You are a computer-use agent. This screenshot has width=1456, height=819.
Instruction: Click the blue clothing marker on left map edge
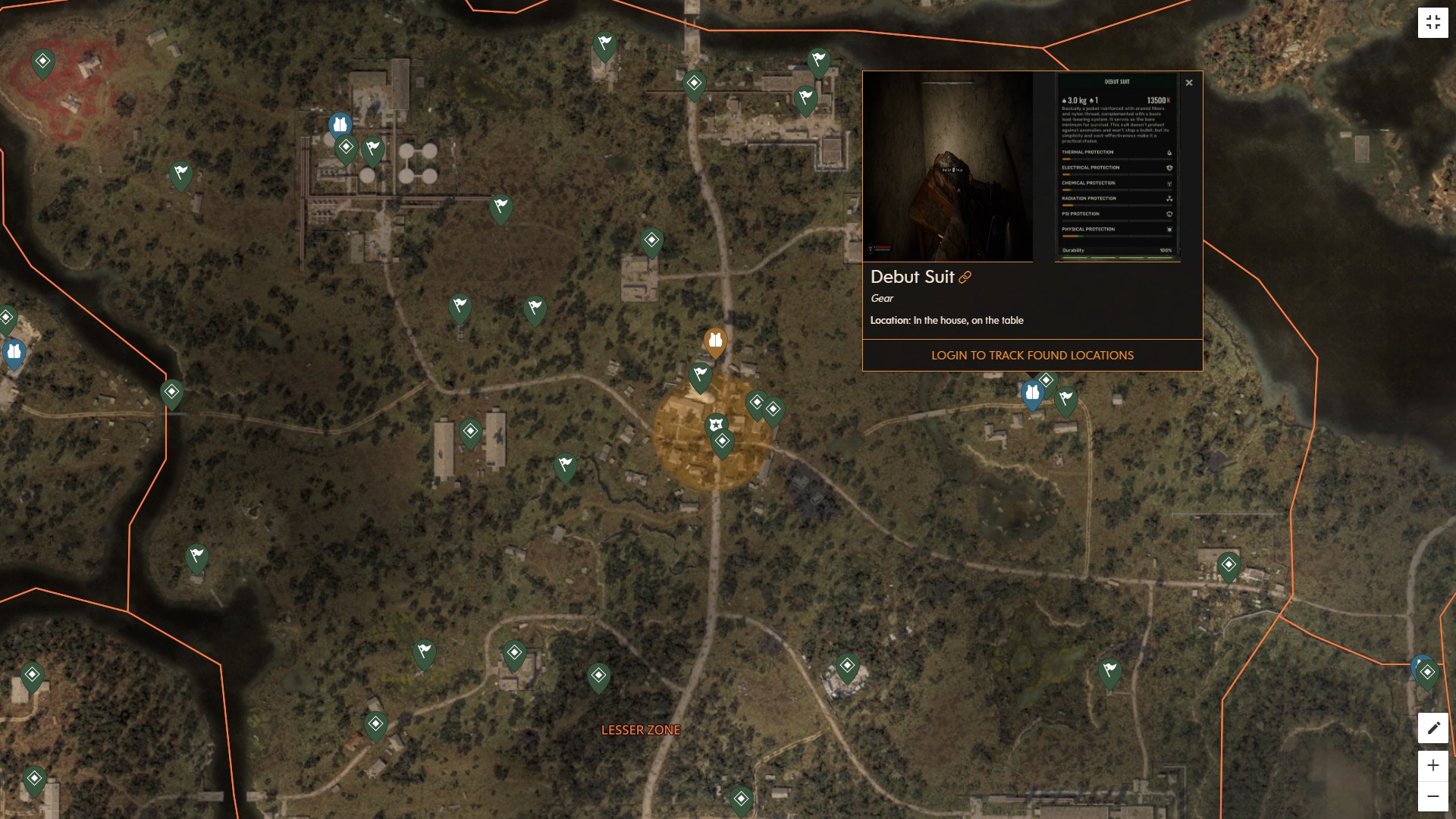13,350
